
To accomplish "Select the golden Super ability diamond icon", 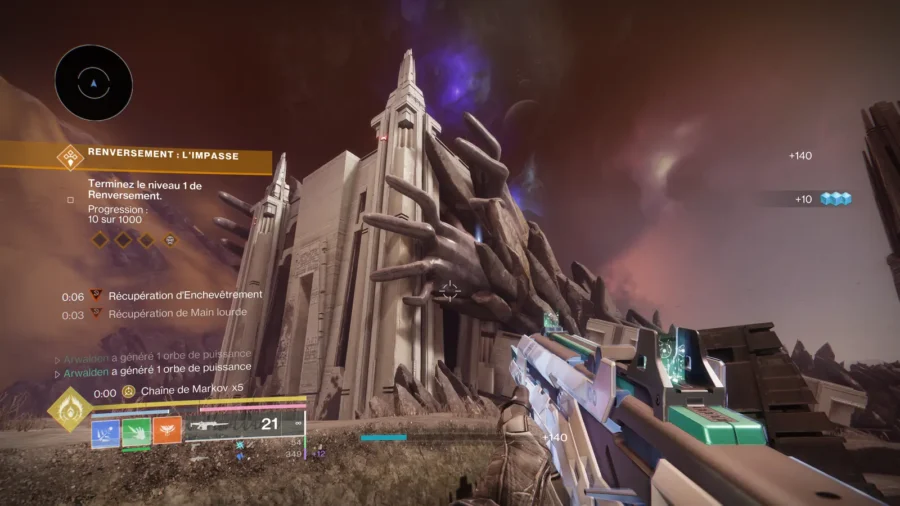I will pyautogui.click(x=70, y=409).
